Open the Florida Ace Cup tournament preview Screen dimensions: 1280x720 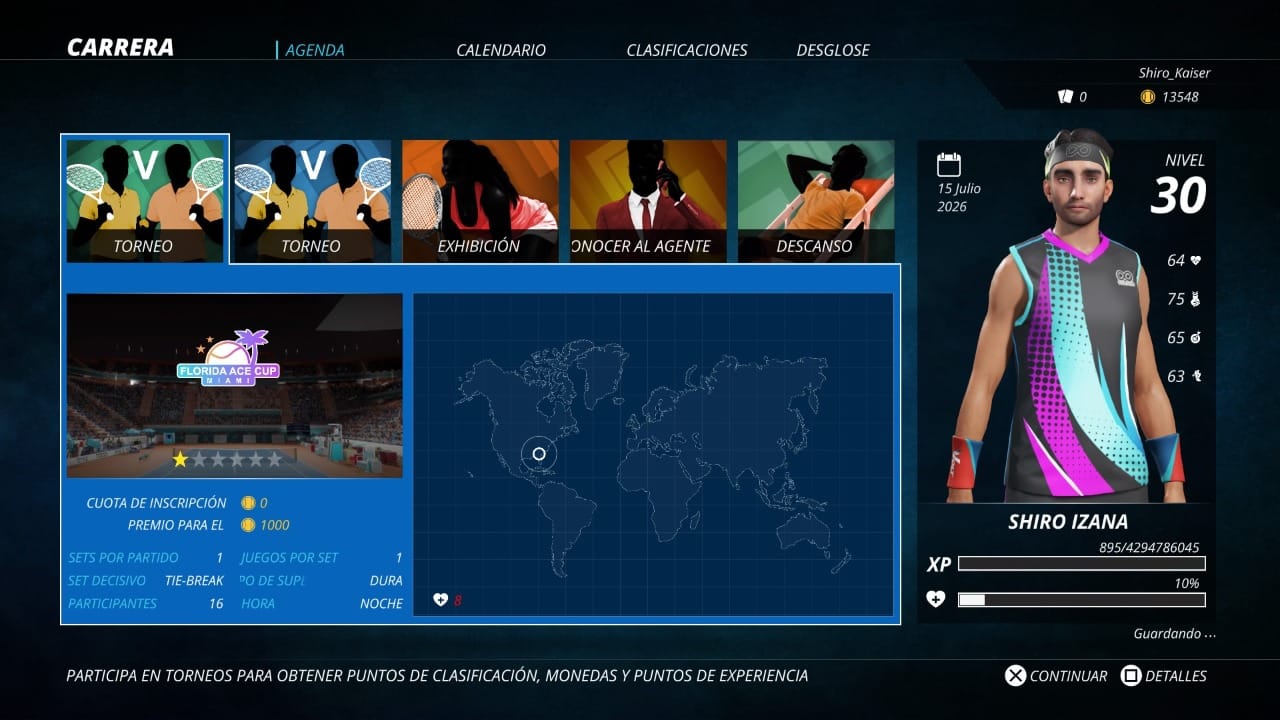[234, 385]
